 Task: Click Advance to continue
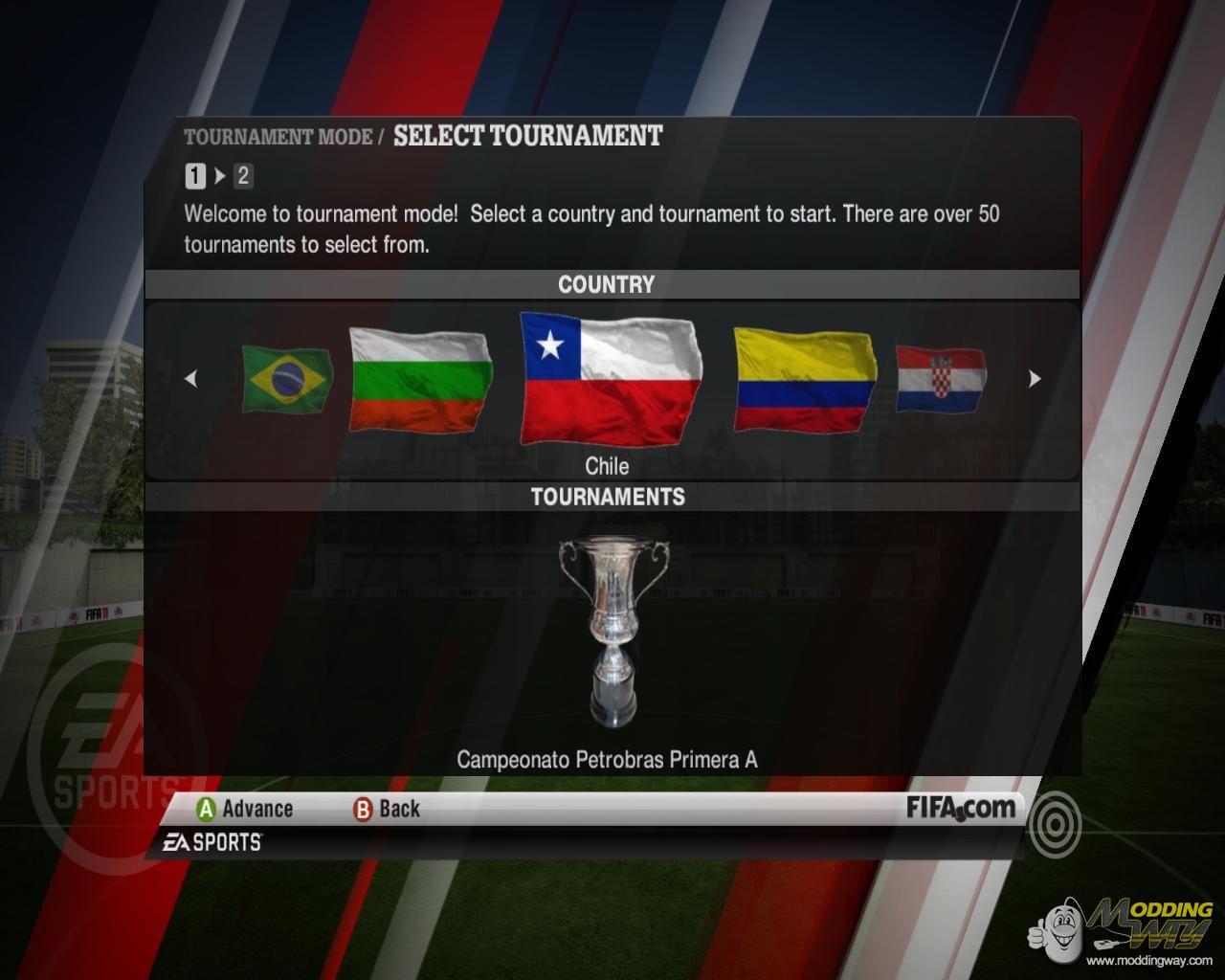[x=245, y=810]
